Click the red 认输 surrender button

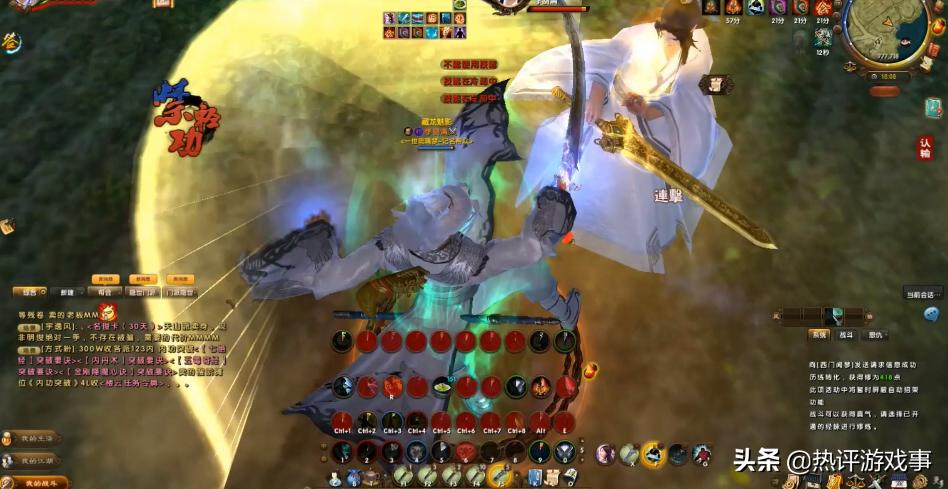[x=925, y=148]
